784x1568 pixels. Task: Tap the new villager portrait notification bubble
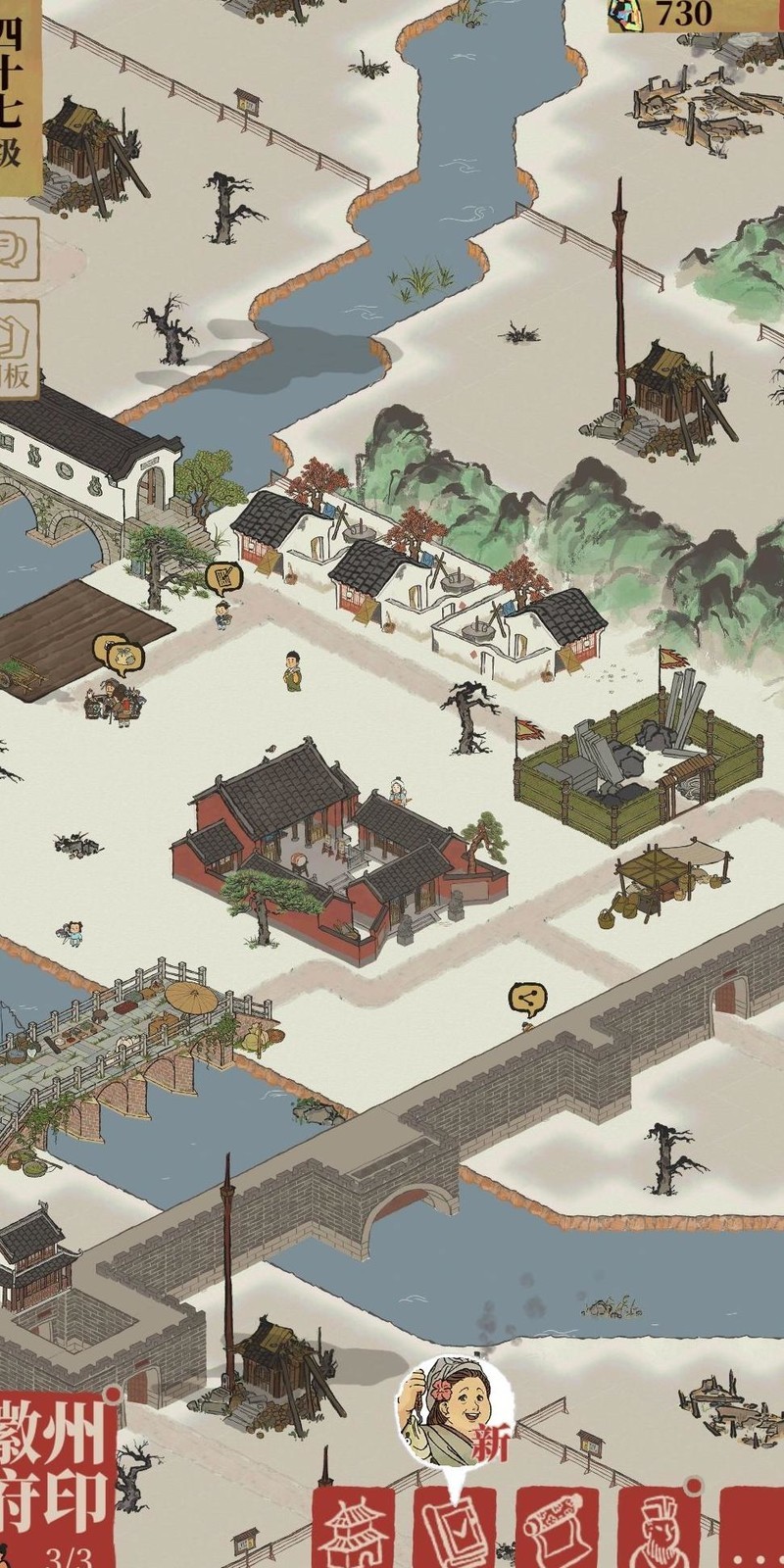coord(452,1413)
